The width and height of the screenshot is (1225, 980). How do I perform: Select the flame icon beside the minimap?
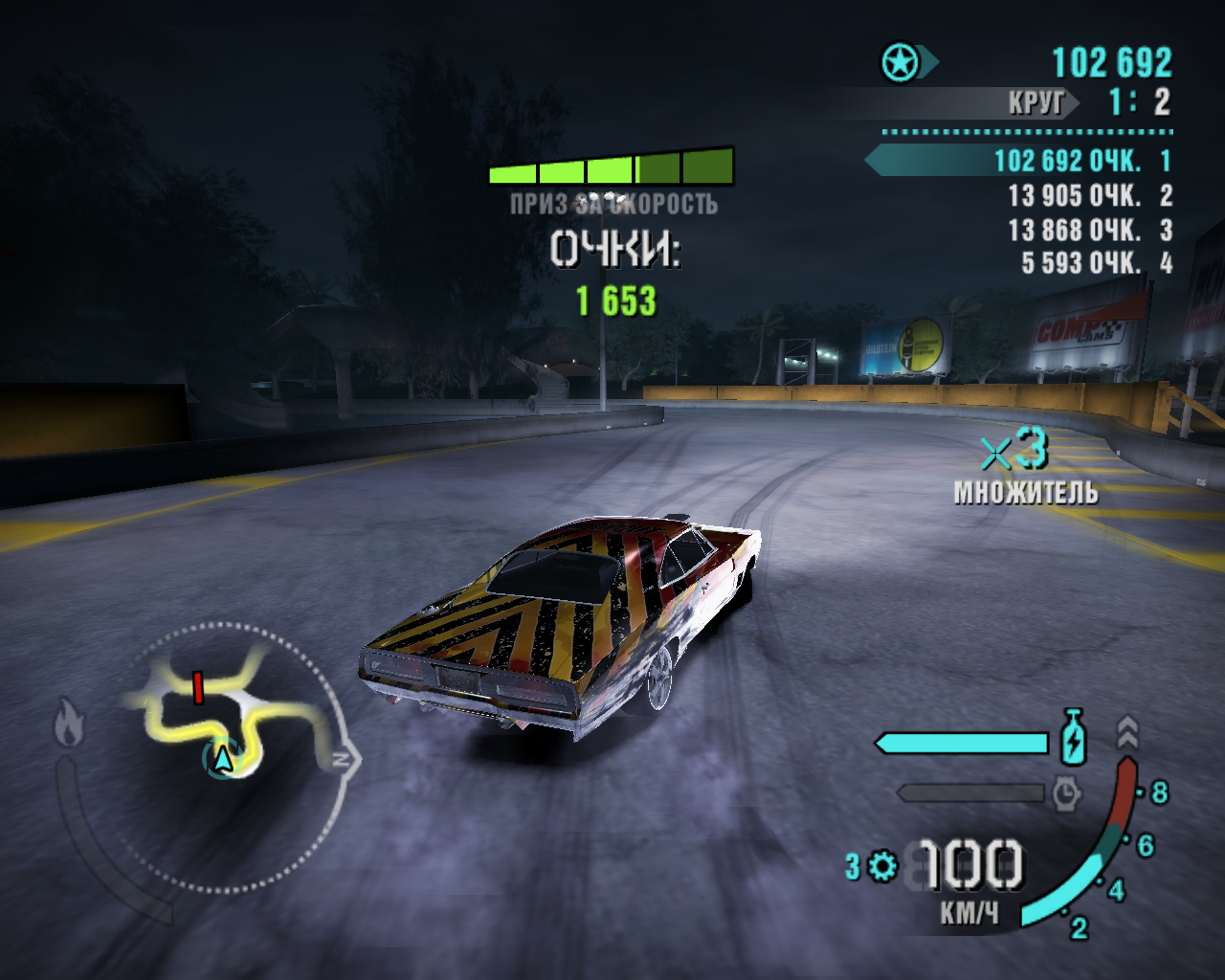click(69, 723)
